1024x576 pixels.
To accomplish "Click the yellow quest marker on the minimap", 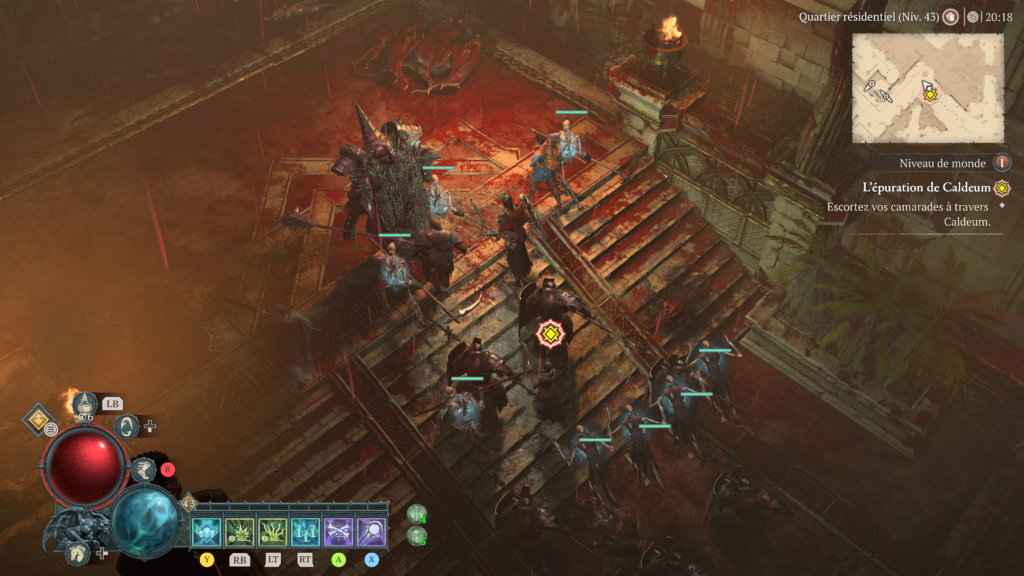I will point(930,94).
